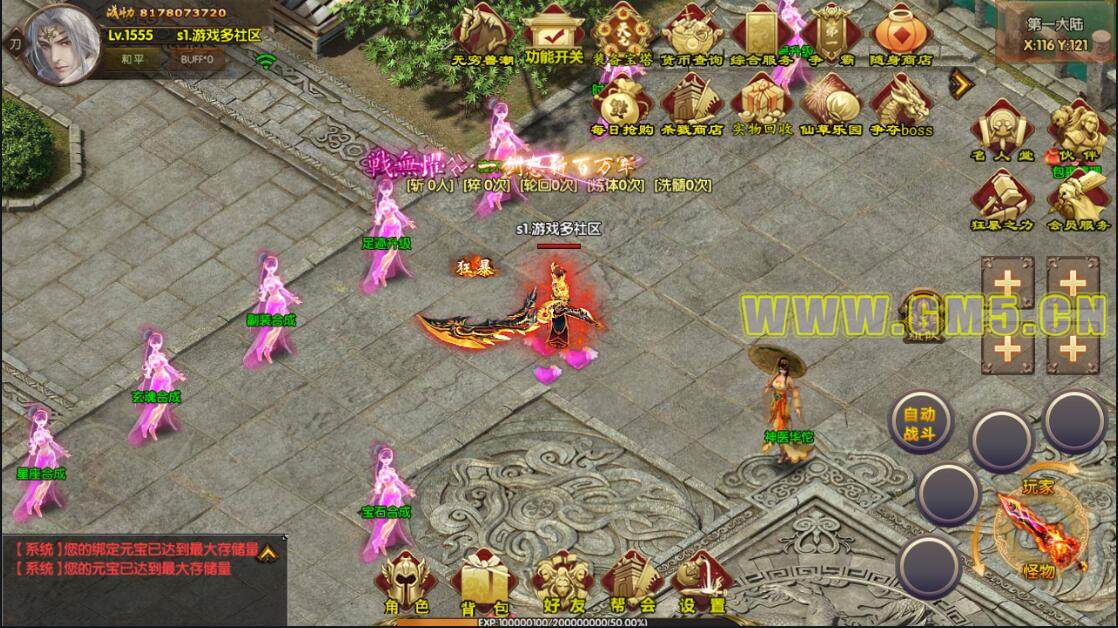Open the 随身商店 portable shop
Viewport: 1118px width, 628px height.
[x=902, y=34]
